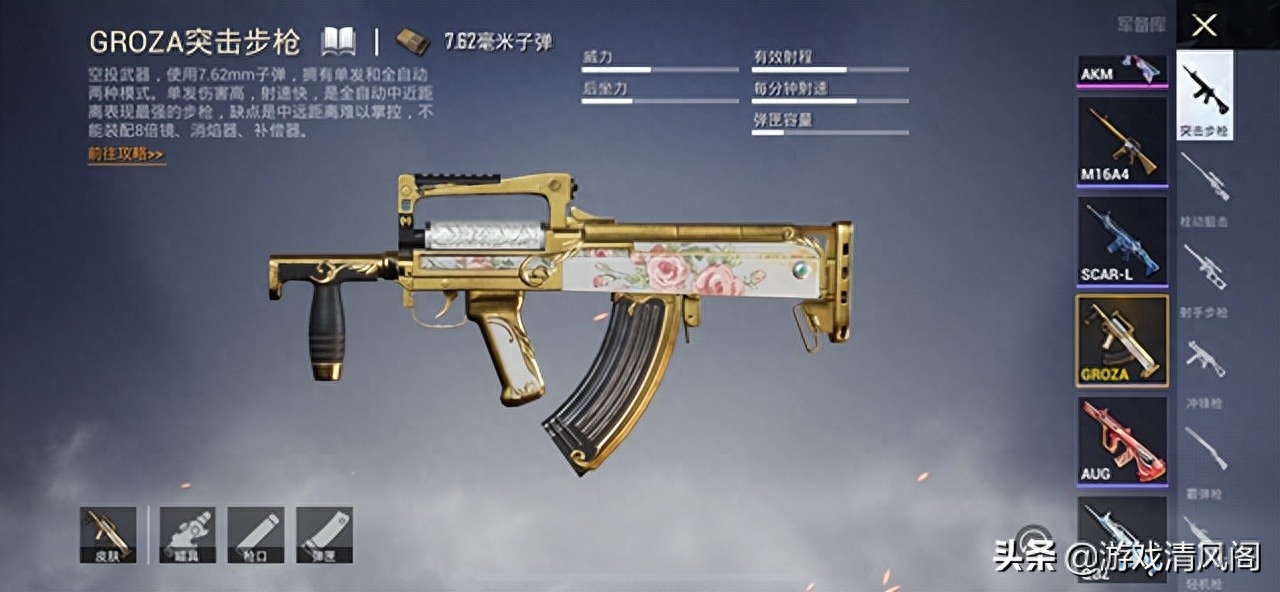Open the 皮肤 skin slot
The image size is (1280, 592).
(108, 534)
